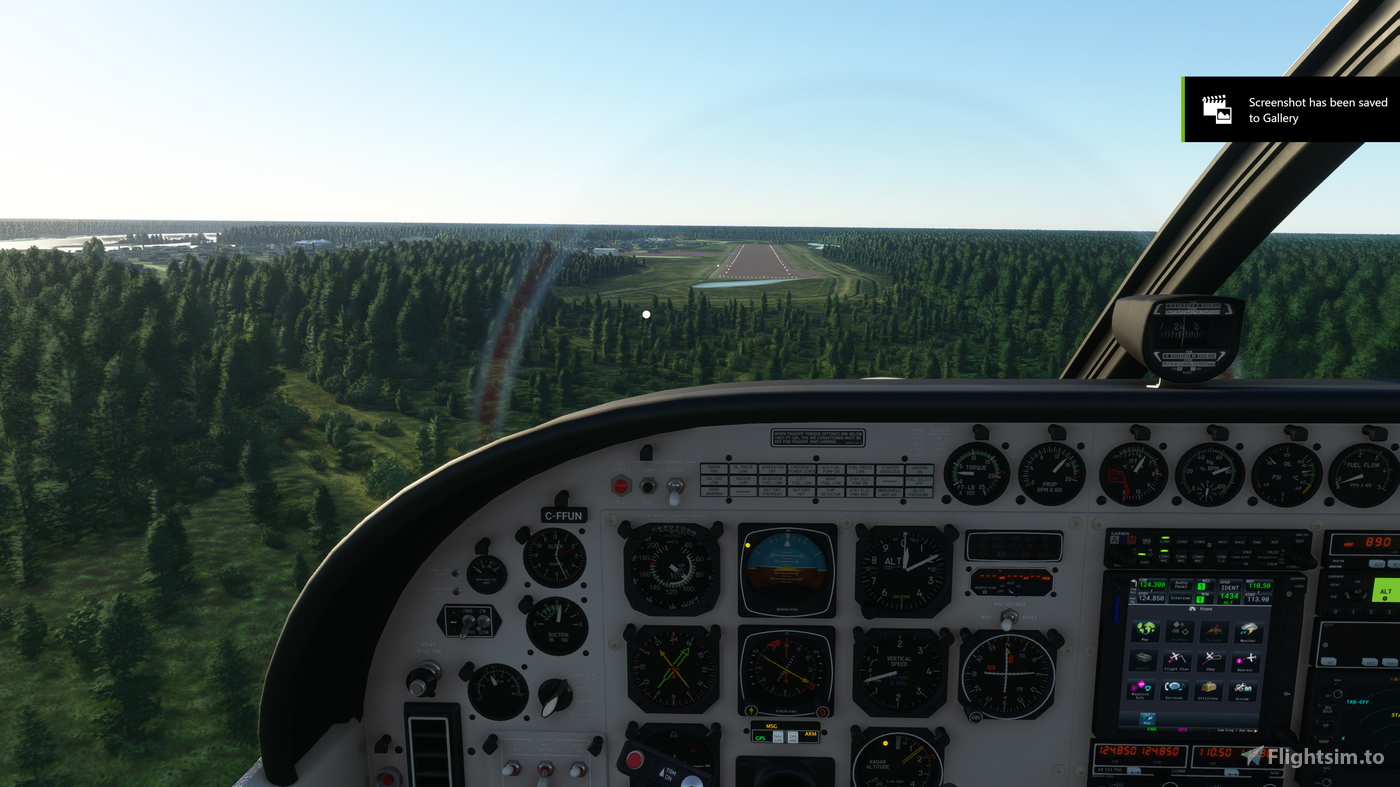Open the Map page on the GTN touchscreen
Image resolution: width=1400 pixels, height=787 pixels.
(1145, 632)
